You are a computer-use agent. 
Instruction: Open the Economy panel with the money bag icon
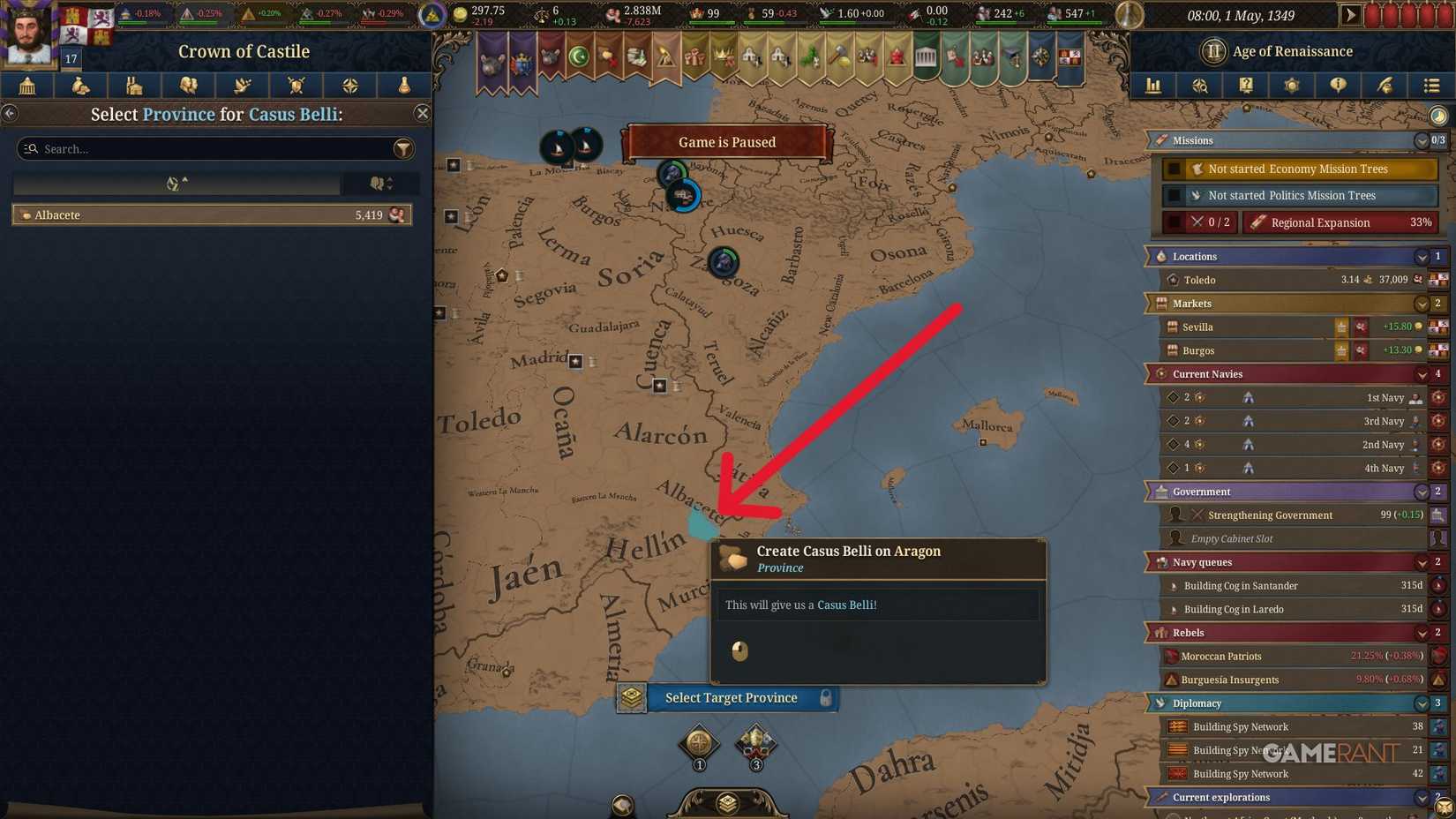click(80, 86)
